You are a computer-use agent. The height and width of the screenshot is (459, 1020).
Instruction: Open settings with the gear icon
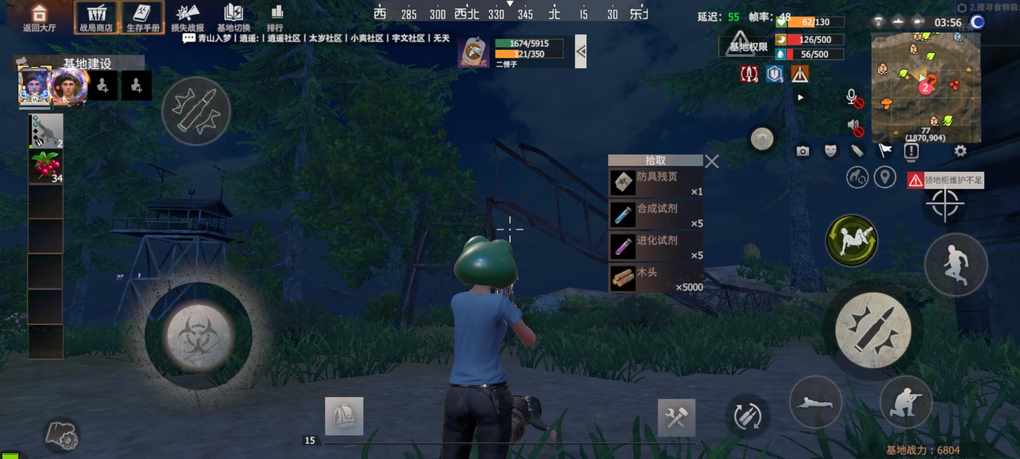960,151
